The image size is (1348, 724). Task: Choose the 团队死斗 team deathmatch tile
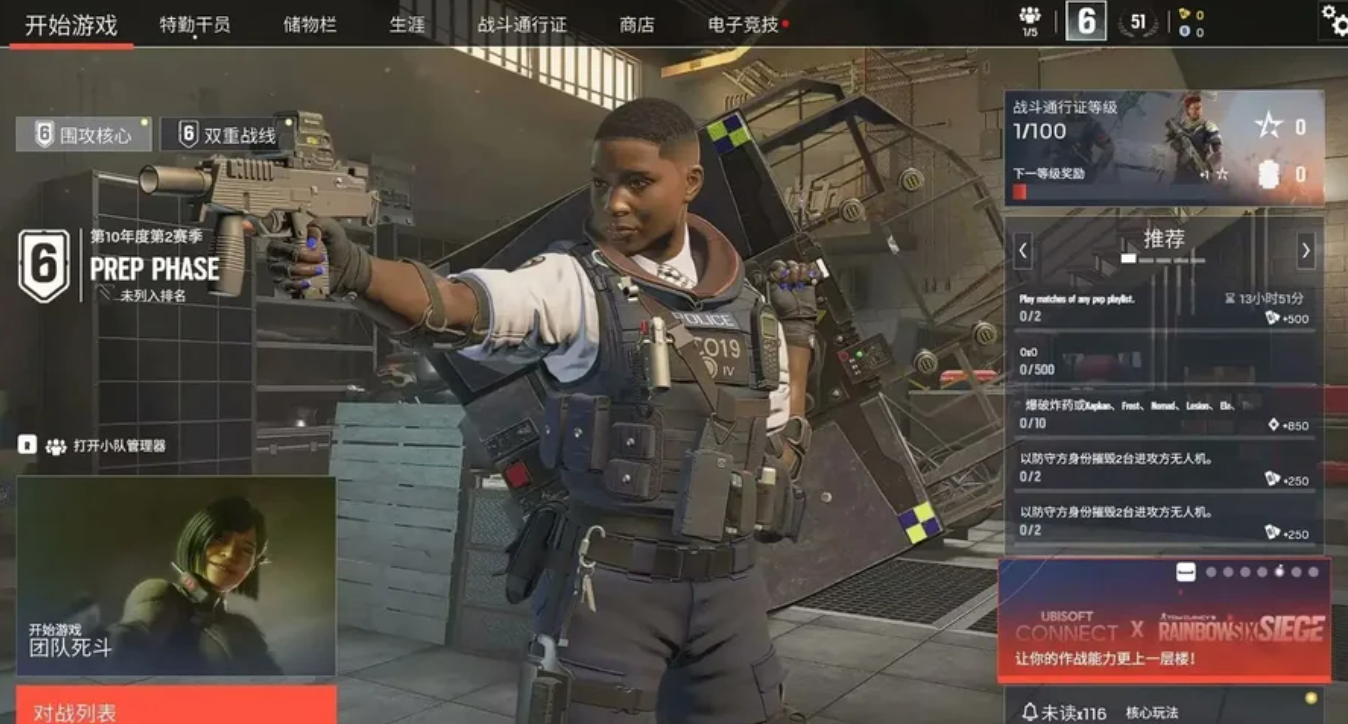176,575
